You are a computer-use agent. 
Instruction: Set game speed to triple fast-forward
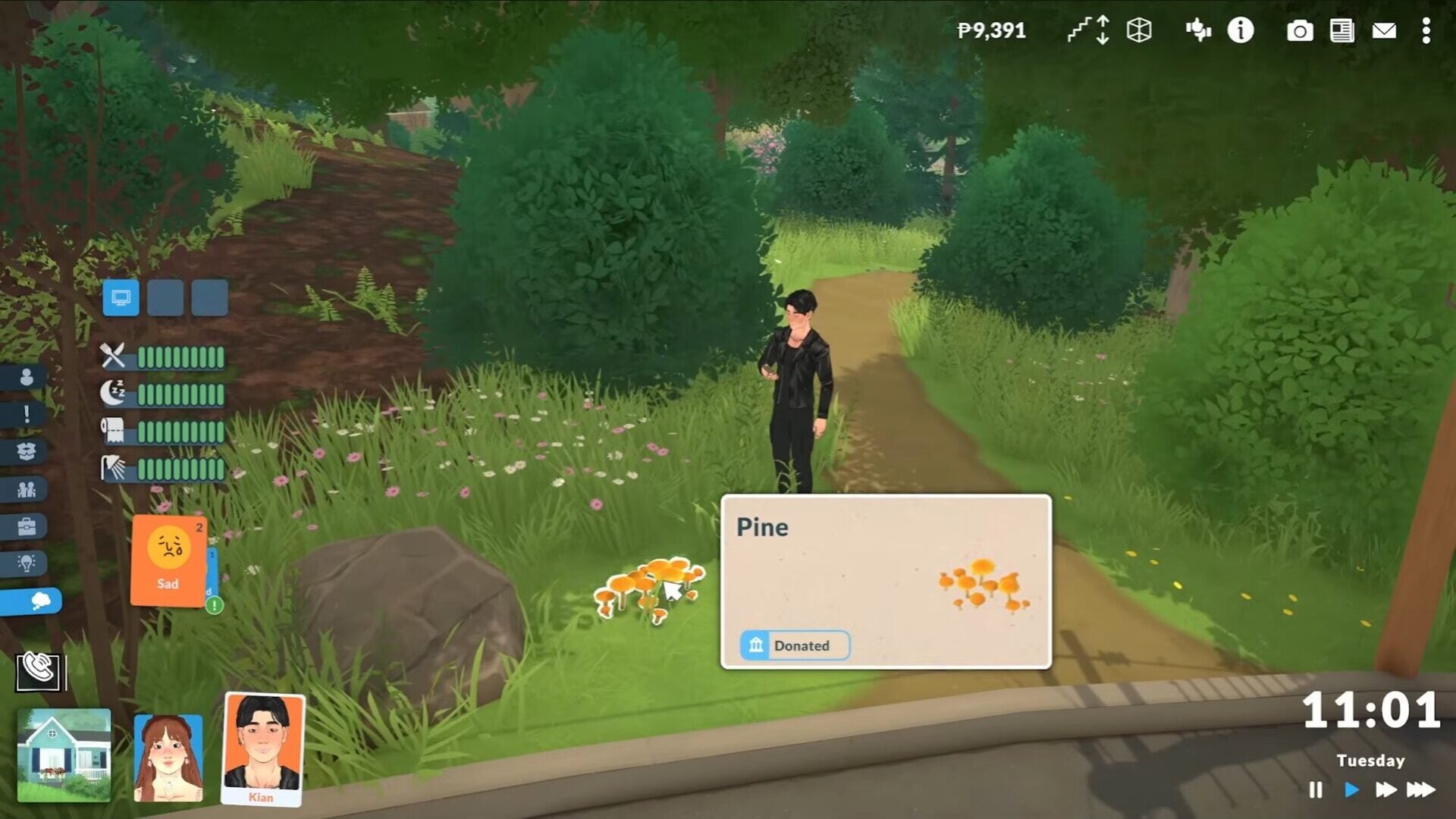pyautogui.click(x=1420, y=790)
